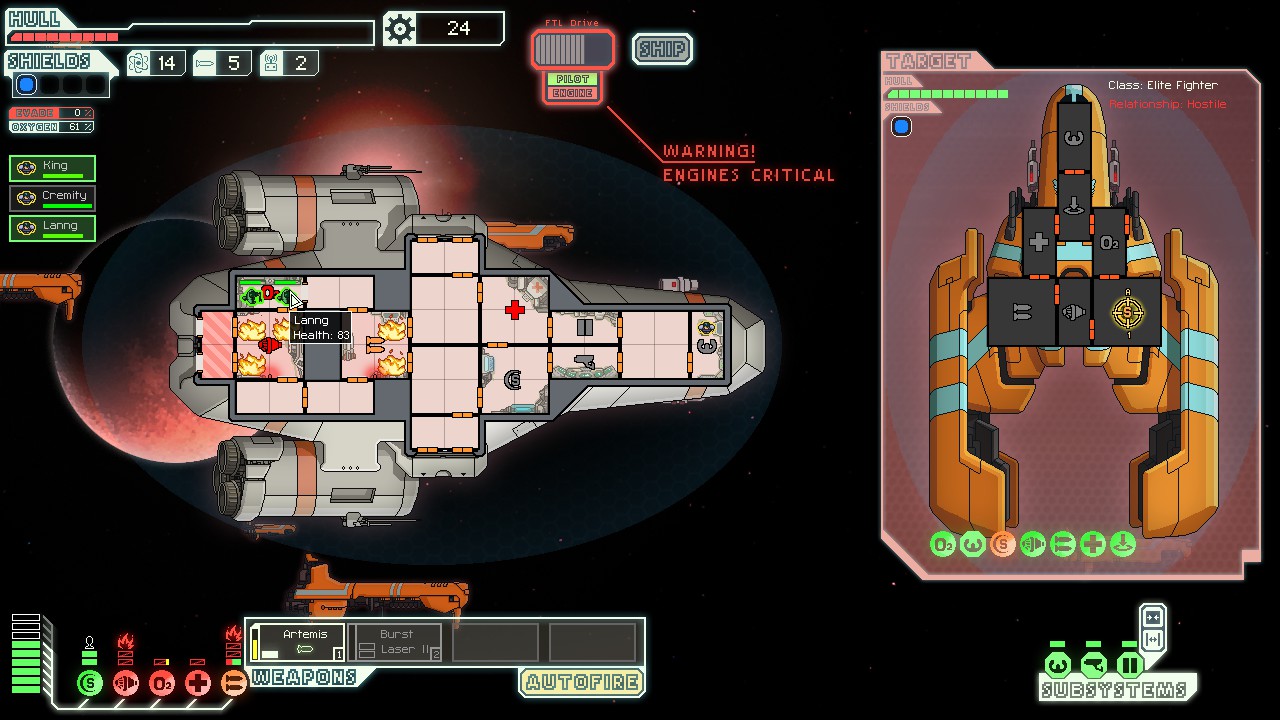Viewport: 1280px width, 720px height.
Task: Open the SHIP menu
Action: [x=662, y=49]
